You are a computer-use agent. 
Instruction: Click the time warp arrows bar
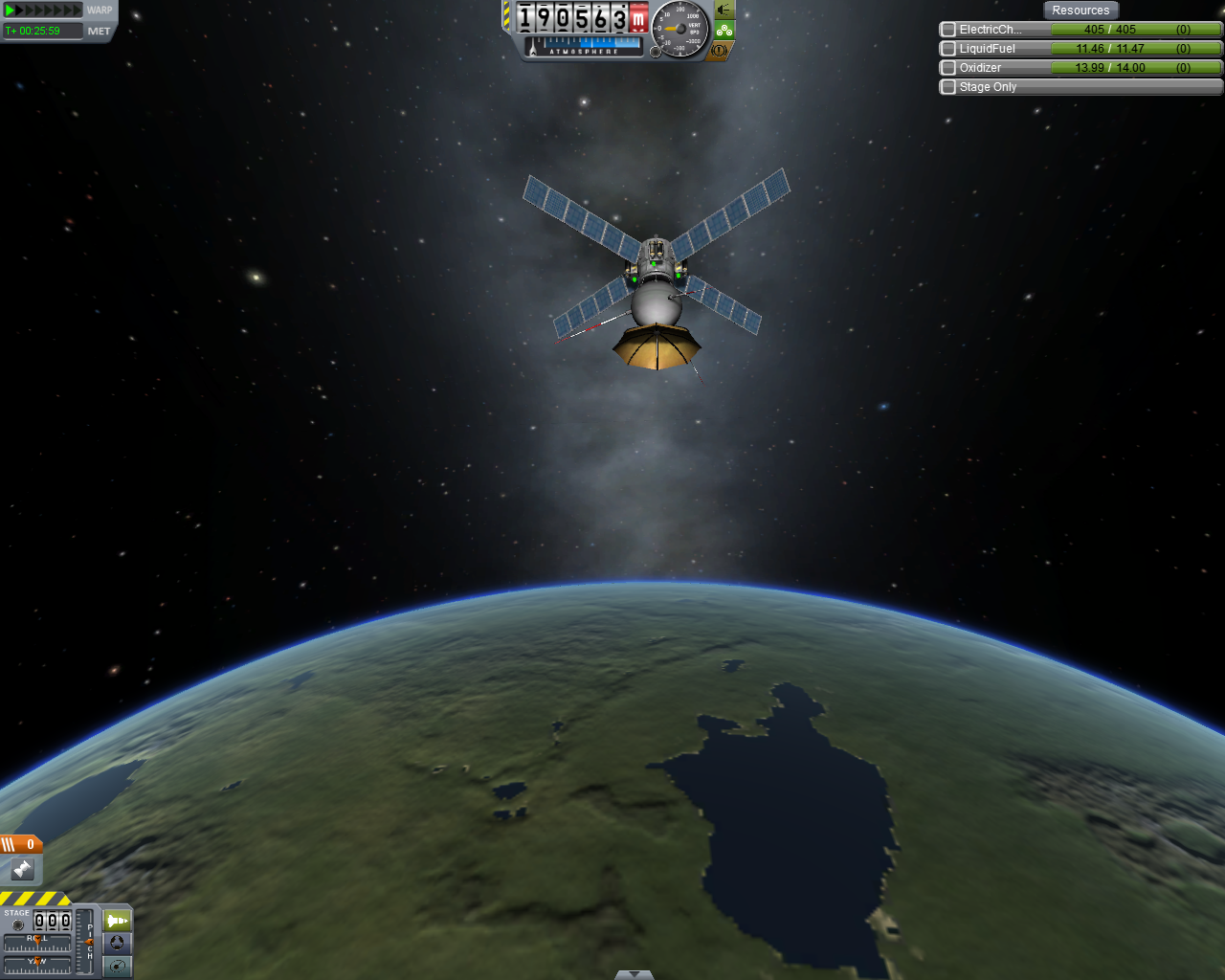pos(44,11)
